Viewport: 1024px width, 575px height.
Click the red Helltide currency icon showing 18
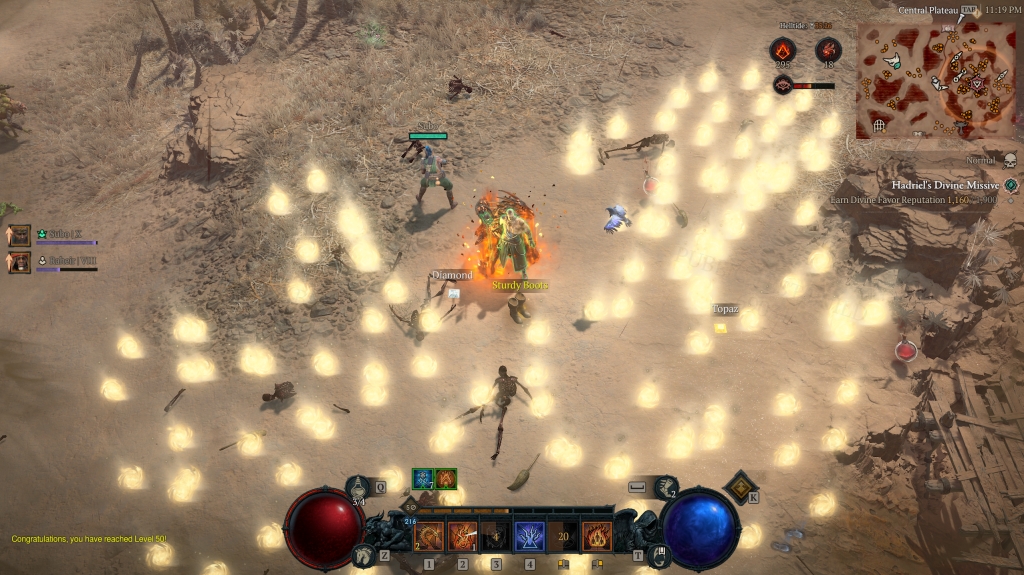(x=828, y=50)
